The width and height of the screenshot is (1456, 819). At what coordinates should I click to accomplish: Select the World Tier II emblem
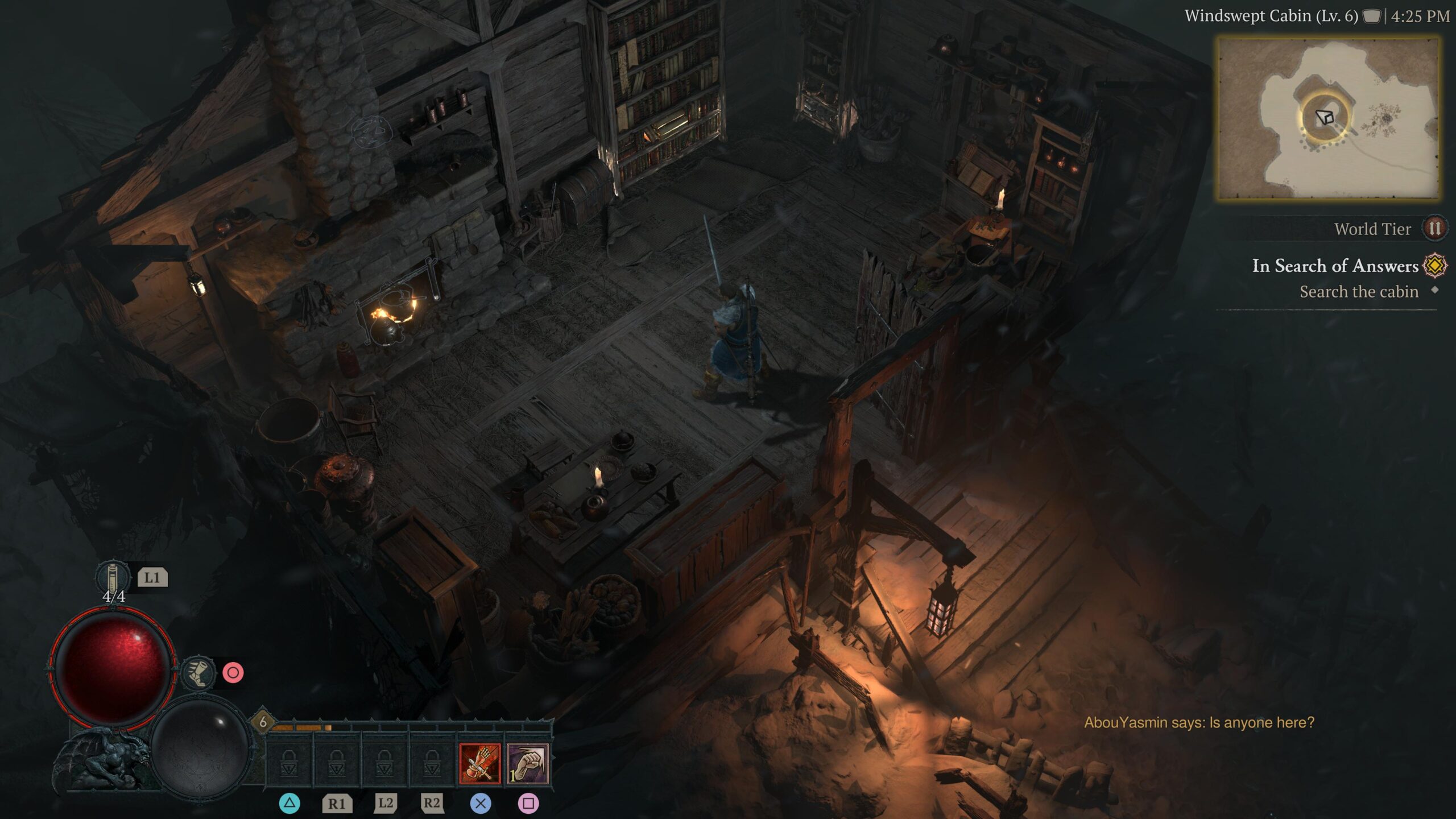pyautogui.click(x=1434, y=229)
